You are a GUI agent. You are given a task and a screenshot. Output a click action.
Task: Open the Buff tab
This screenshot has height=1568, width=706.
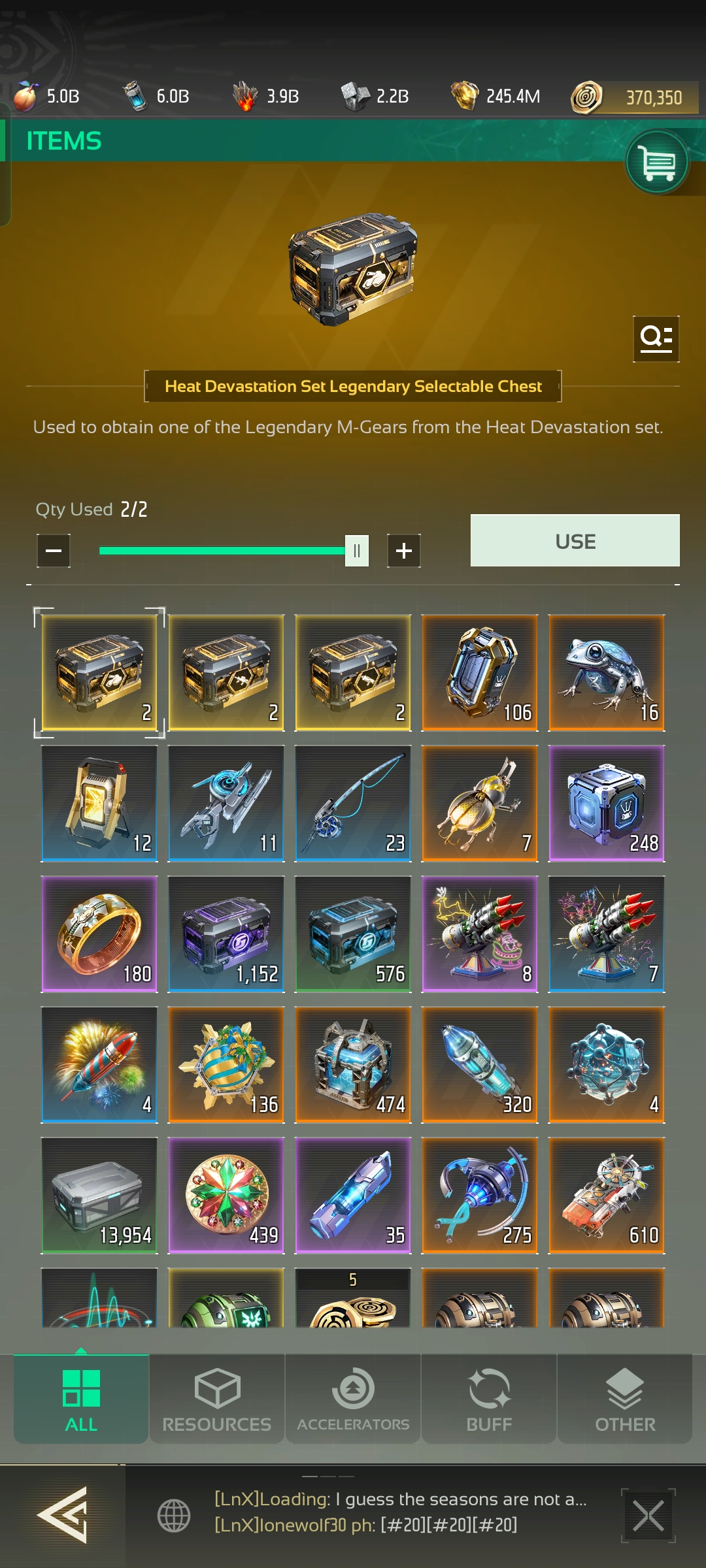489,1399
